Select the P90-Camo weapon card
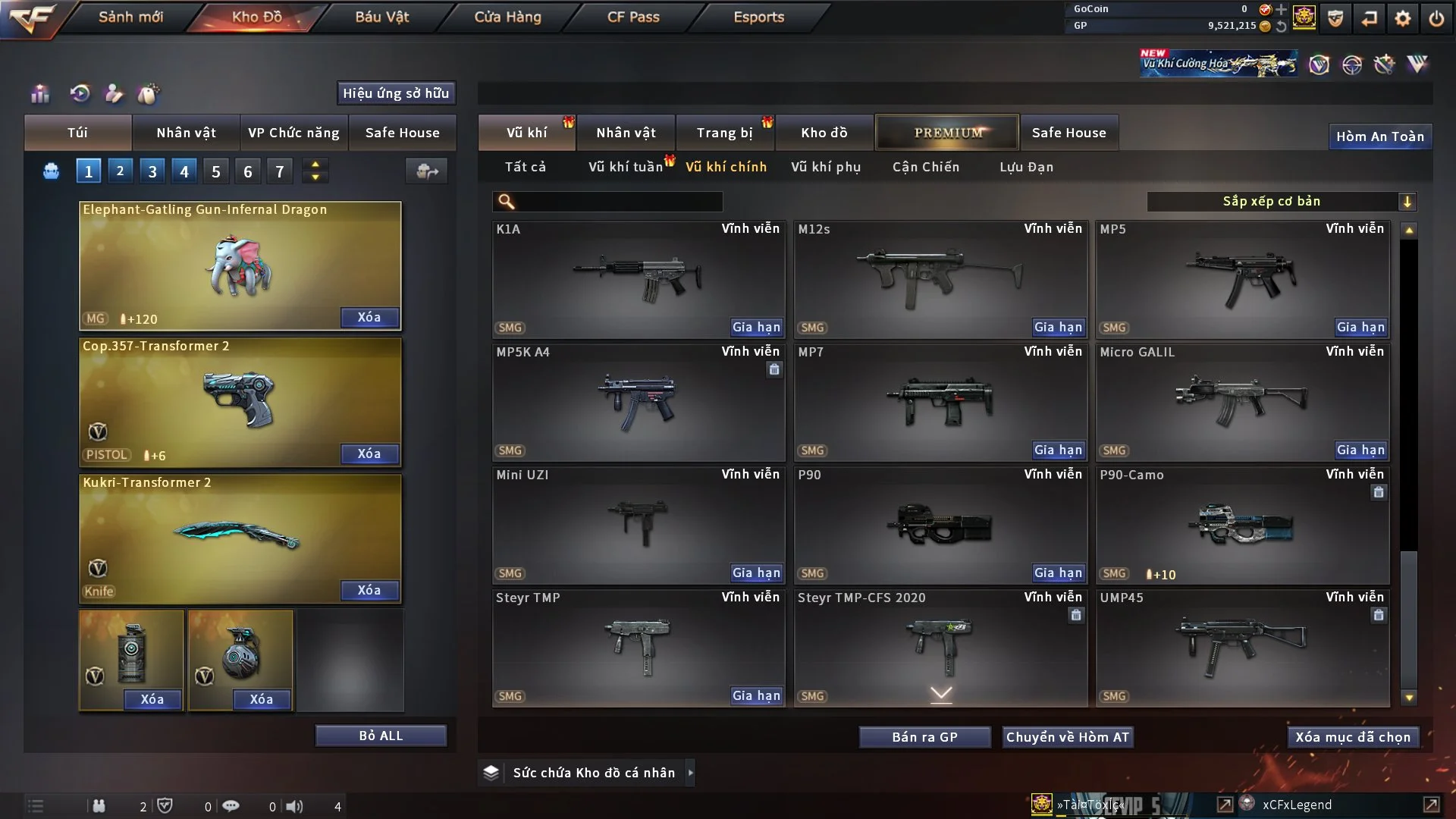The height and width of the screenshot is (819, 1456). point(1242,525)
